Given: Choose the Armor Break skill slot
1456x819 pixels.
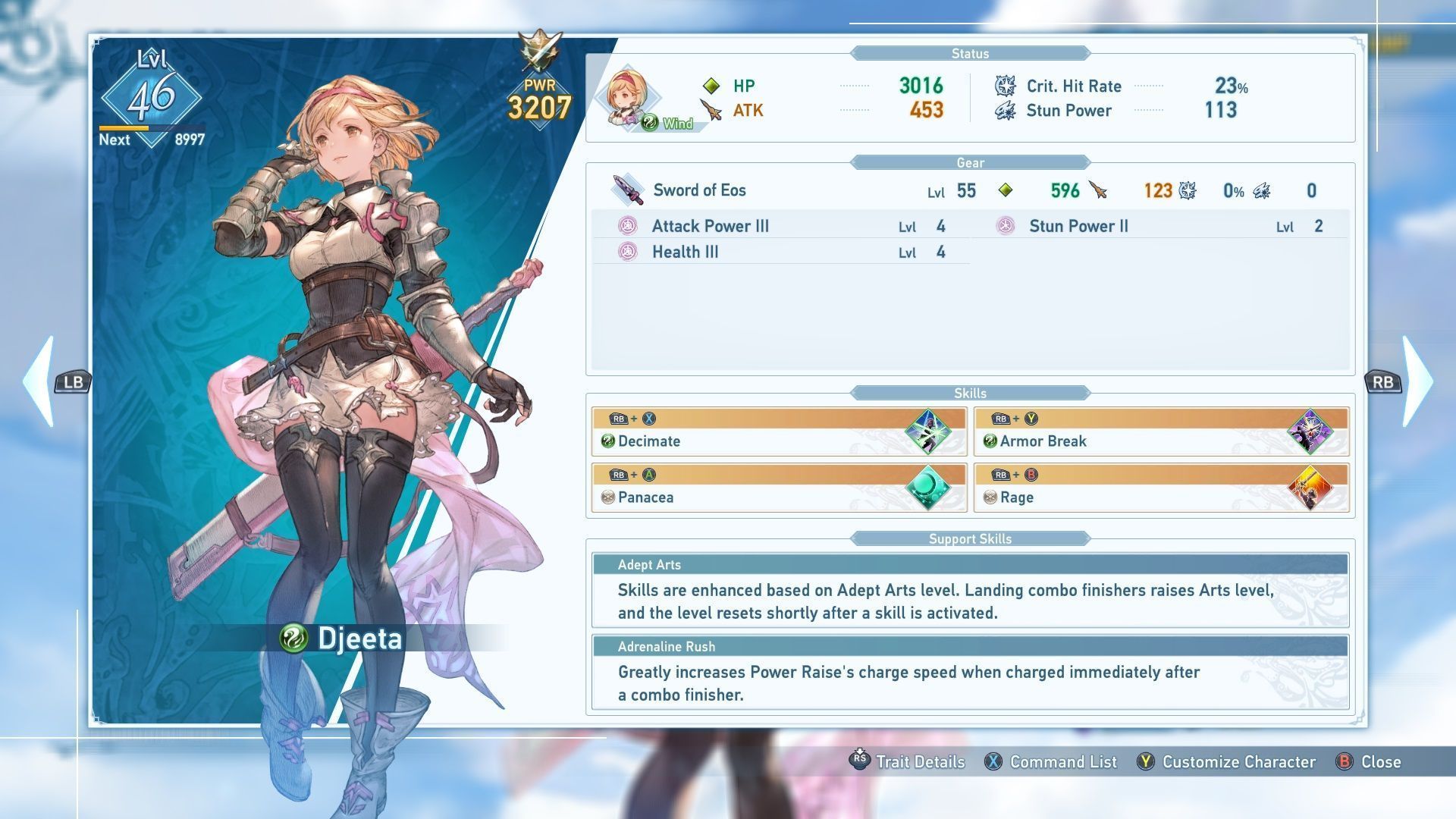Looking at the screenshot, I should [x=1161, y=432].
